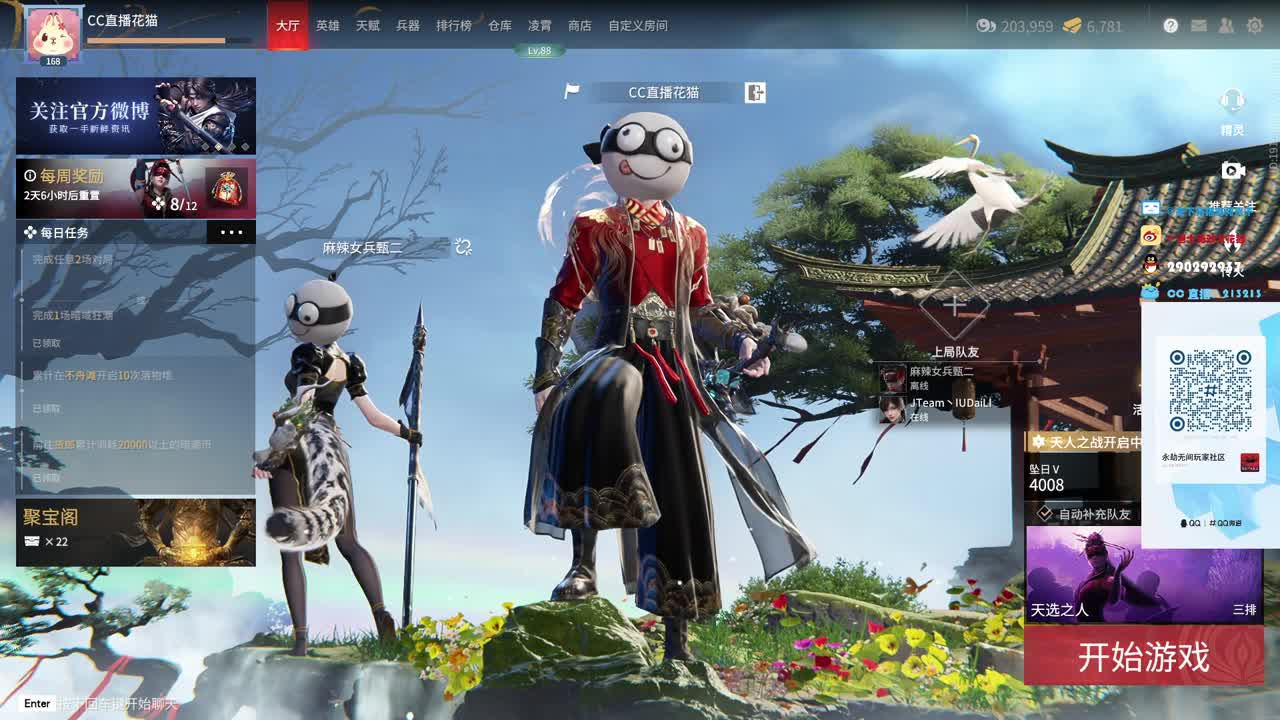This screenshot has width=1280, height=720.
Task: Select the 天选之人 game mode card
Action: click(1143, 574)
